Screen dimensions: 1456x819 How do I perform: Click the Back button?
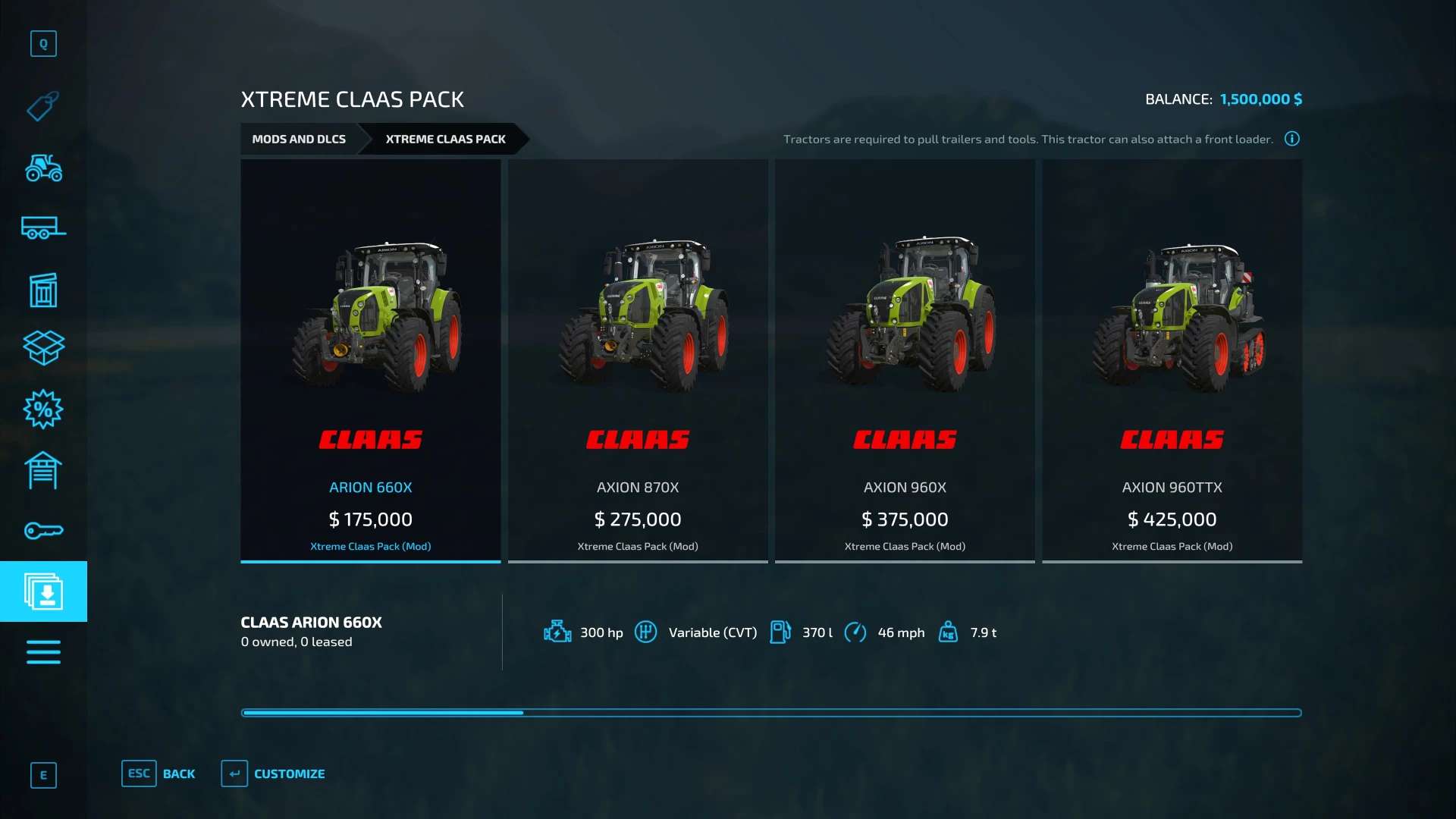point(158,773)
